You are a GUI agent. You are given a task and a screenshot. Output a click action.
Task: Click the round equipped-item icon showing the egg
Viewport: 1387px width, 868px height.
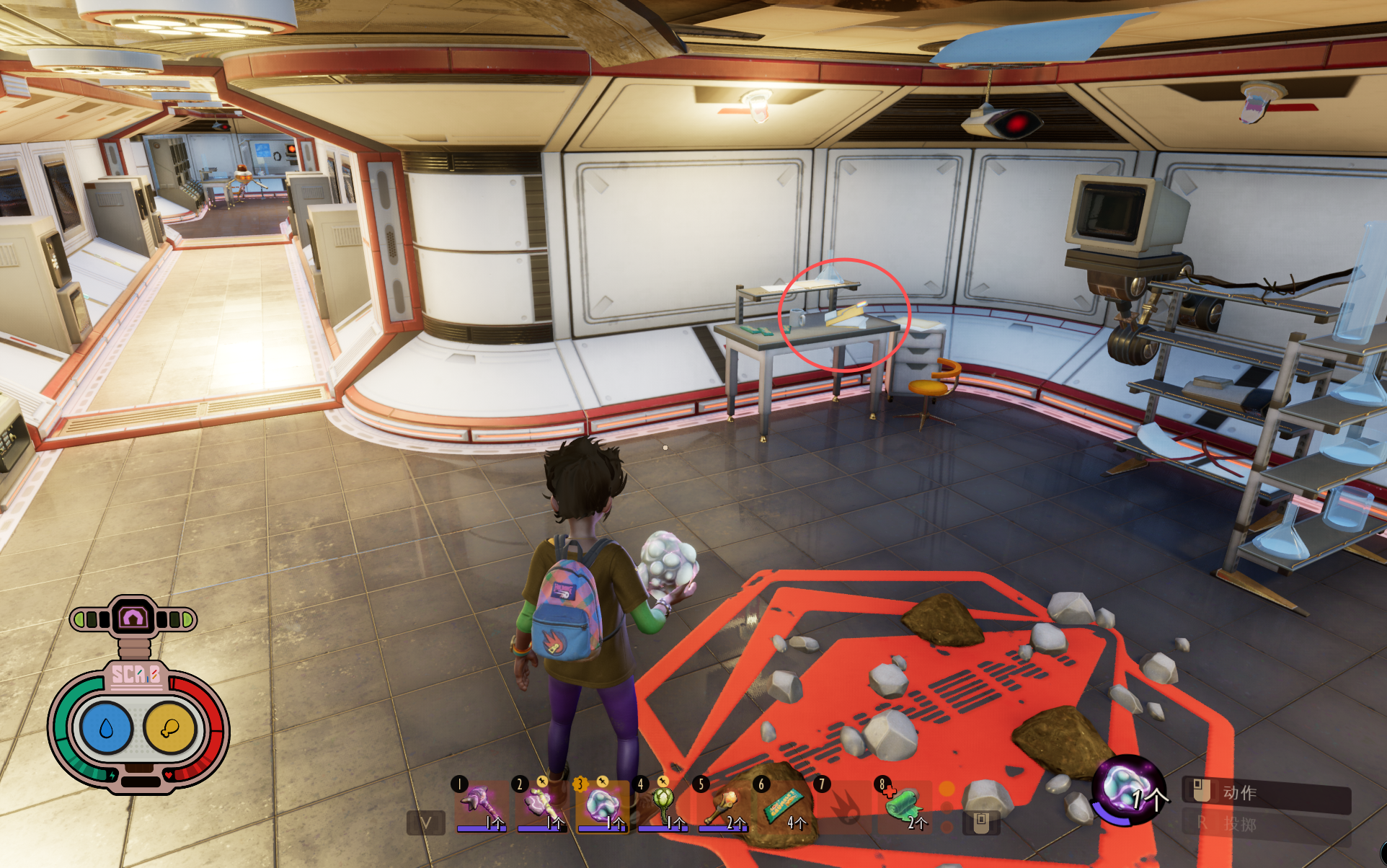coord(1127,788)
